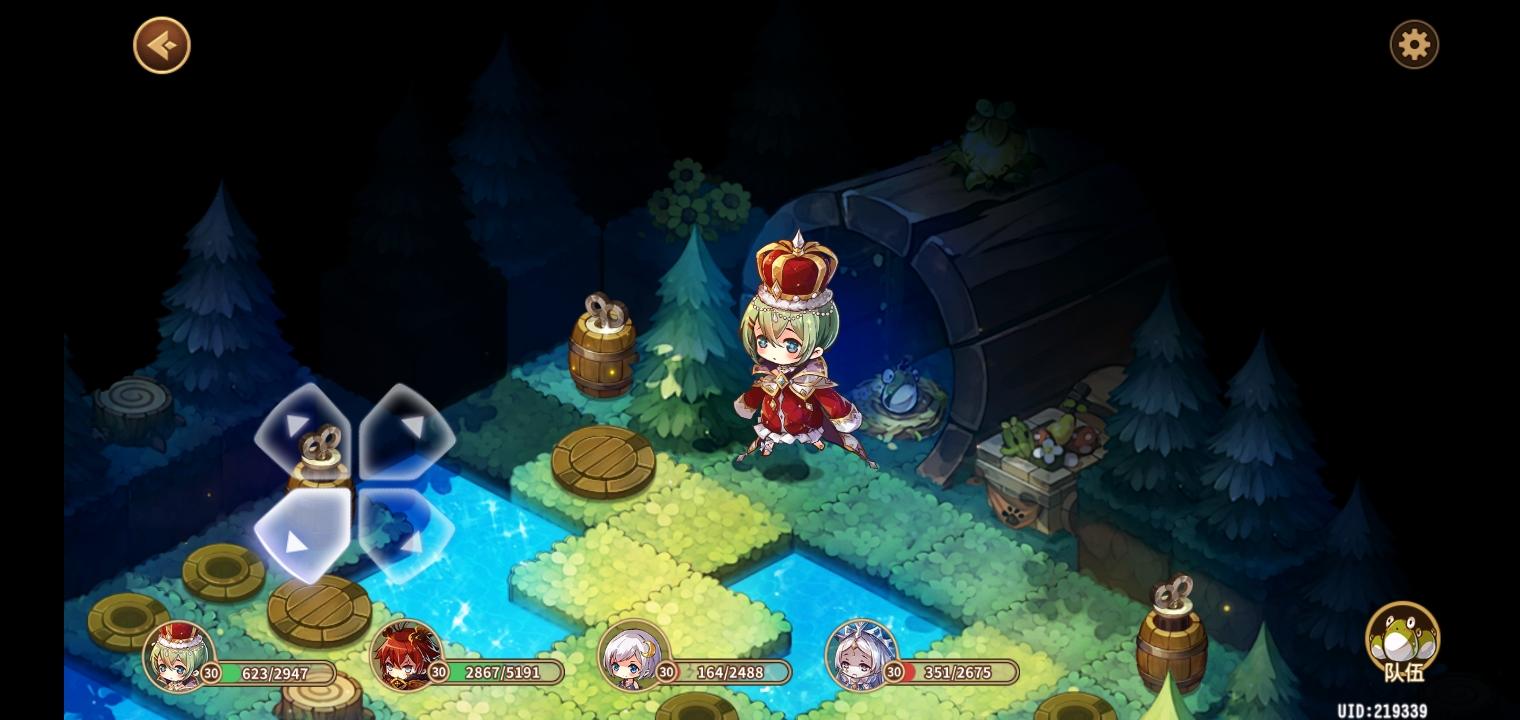Open the settings gear menu

(1414, 44)
